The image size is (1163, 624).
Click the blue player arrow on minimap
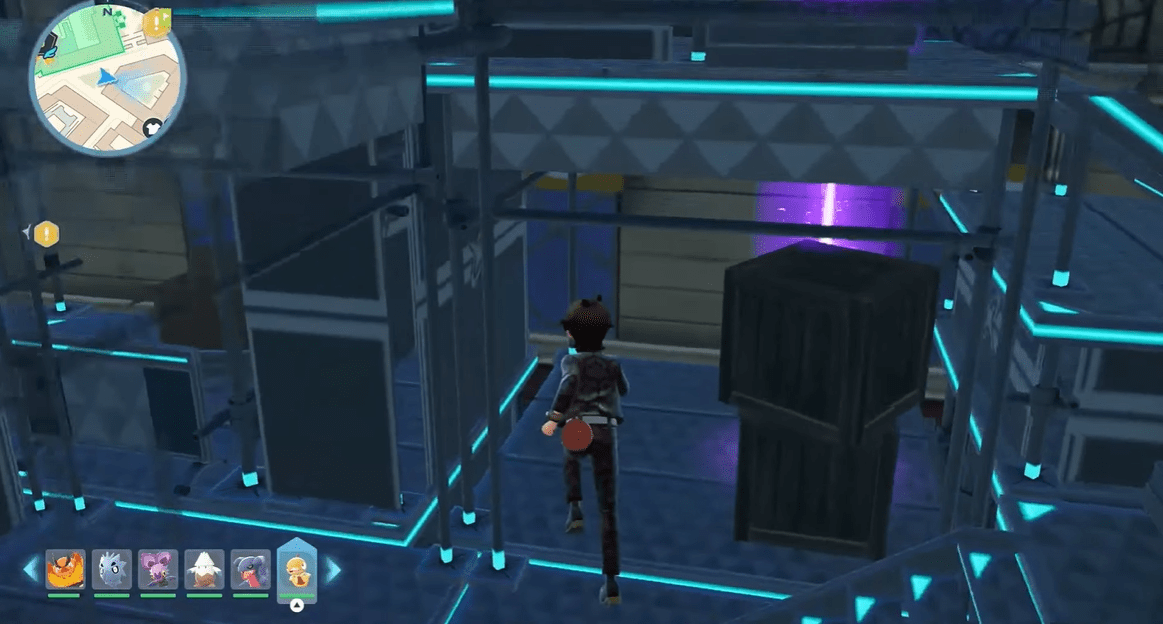[x=107, y=76]
